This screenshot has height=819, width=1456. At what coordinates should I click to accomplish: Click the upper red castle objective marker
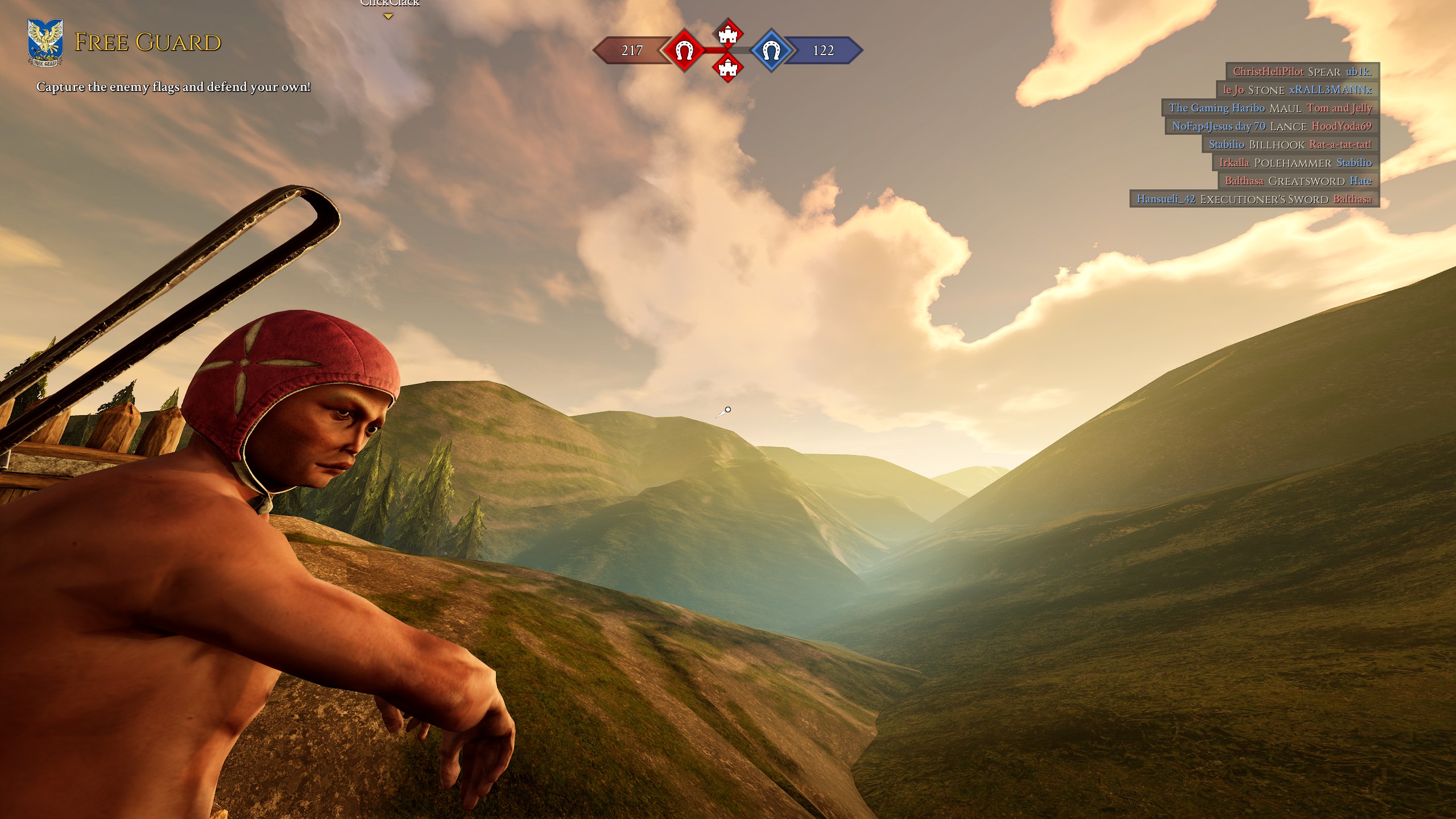click(x=727, y=34)
